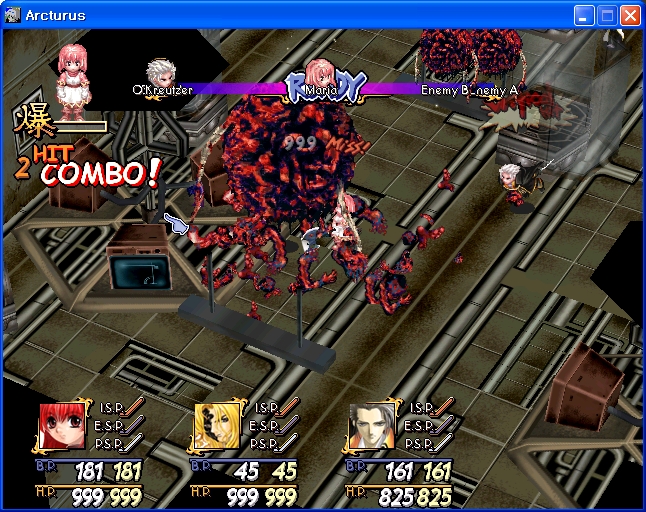Select the dark-haired man party portrait

pos(370,427)
